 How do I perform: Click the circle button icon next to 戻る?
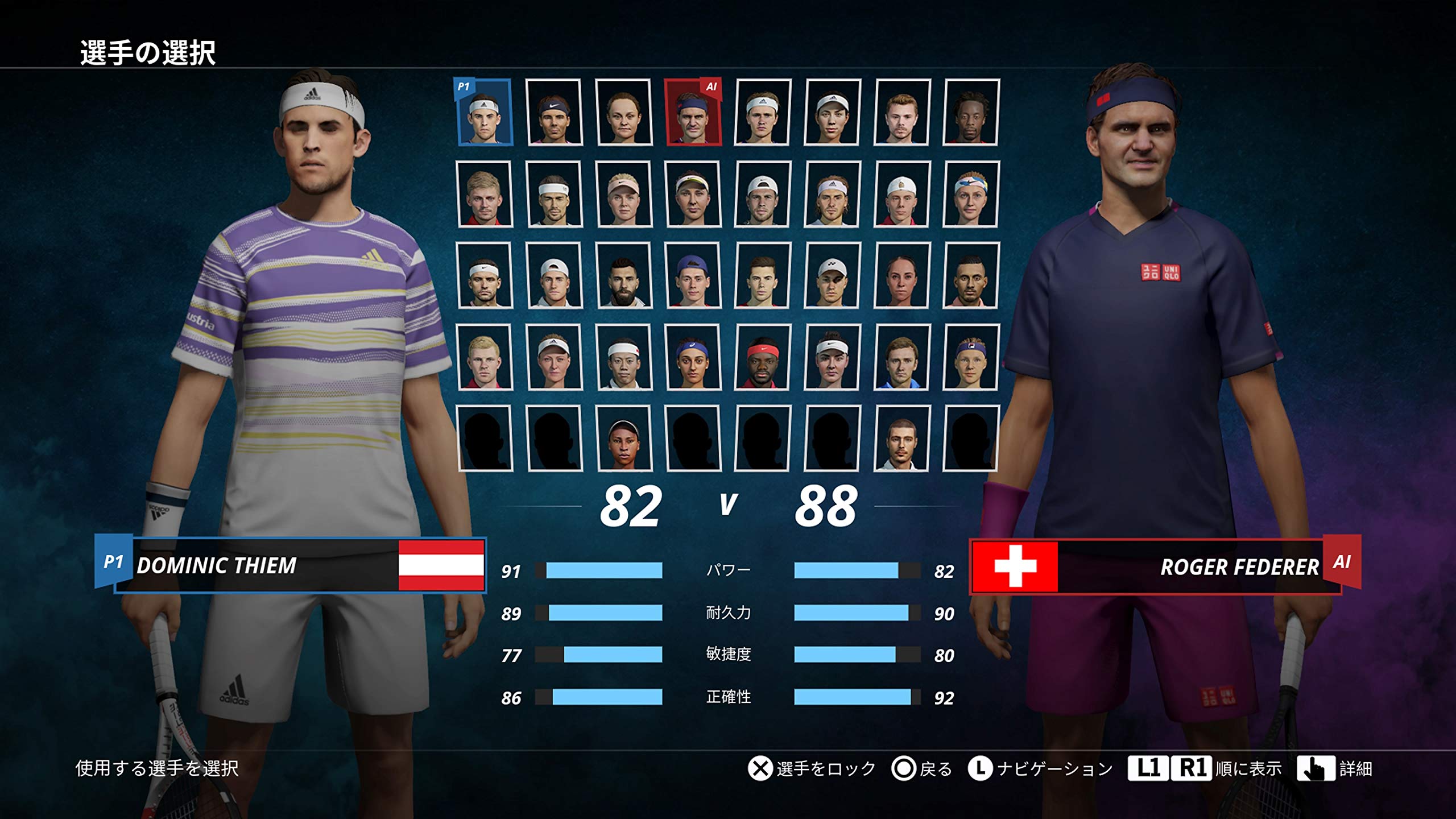click(x=903, y=767)
